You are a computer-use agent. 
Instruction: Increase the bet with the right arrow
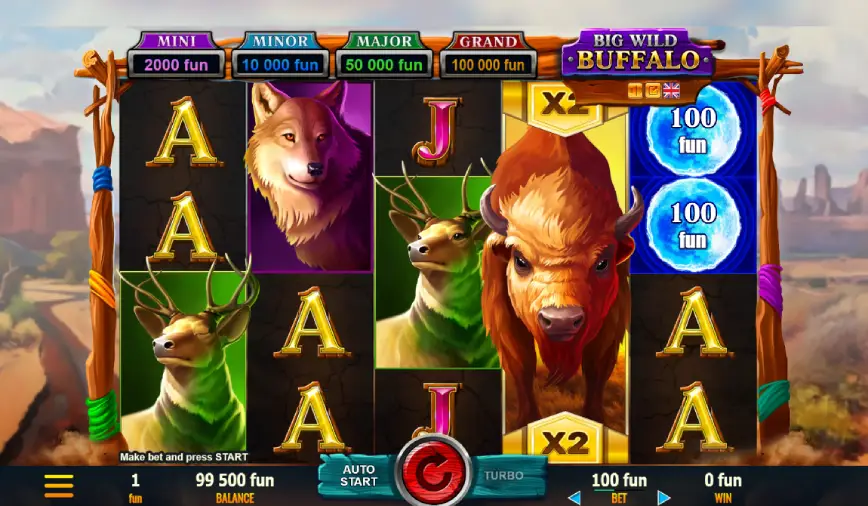click(x=663, y=497)
